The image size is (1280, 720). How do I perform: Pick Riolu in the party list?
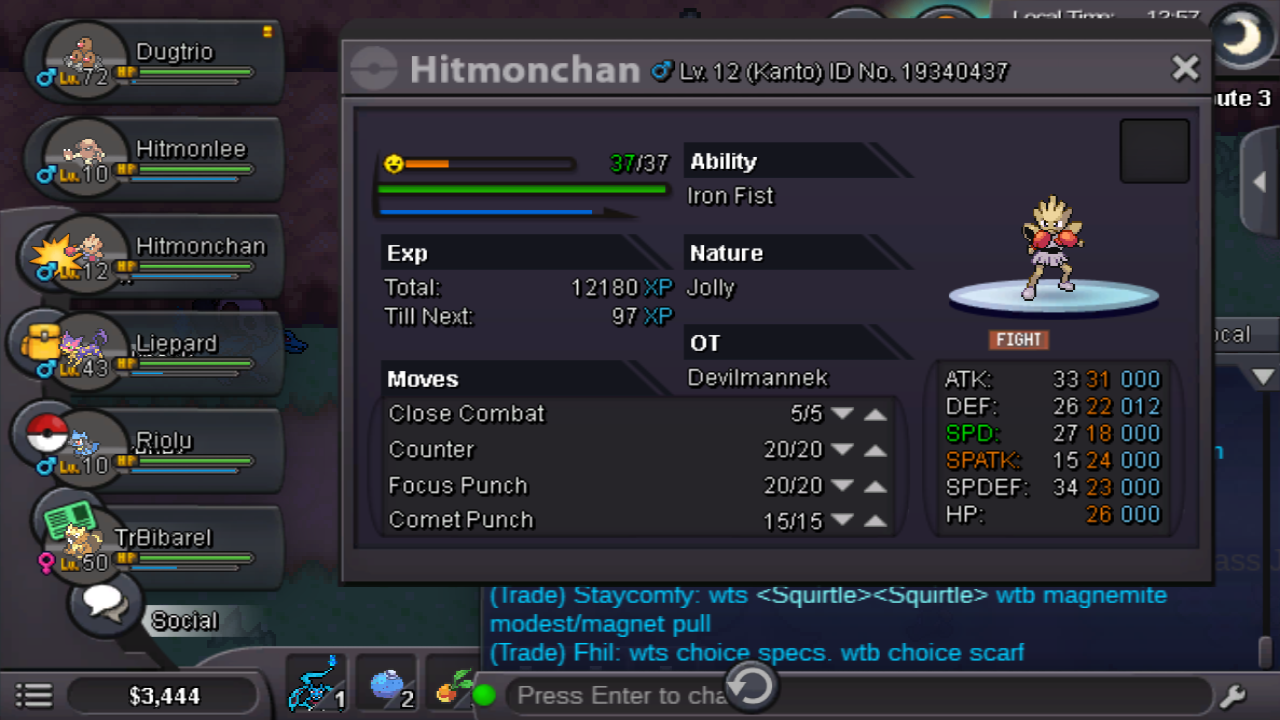tap(160, 452)
